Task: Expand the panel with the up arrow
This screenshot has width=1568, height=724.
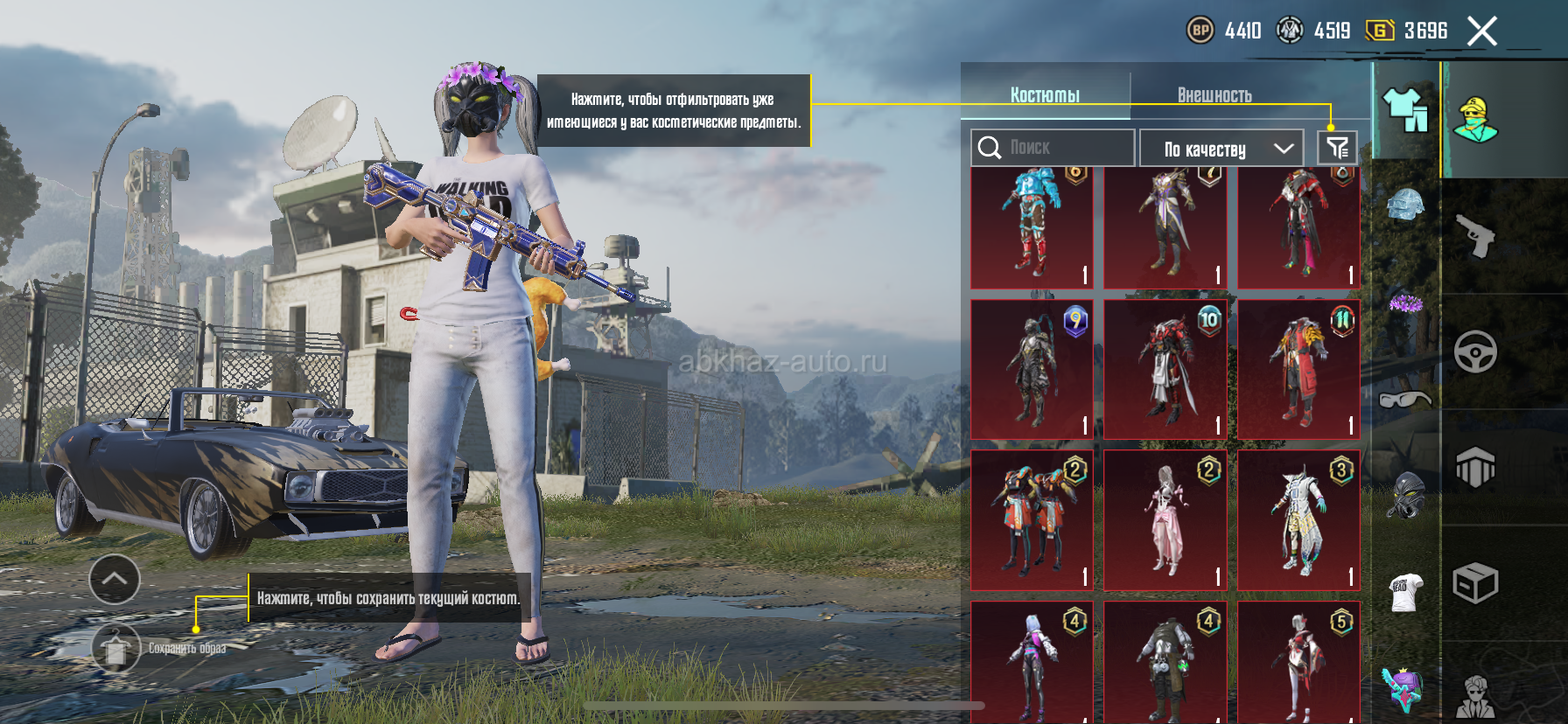Action: tap(115, 579)
